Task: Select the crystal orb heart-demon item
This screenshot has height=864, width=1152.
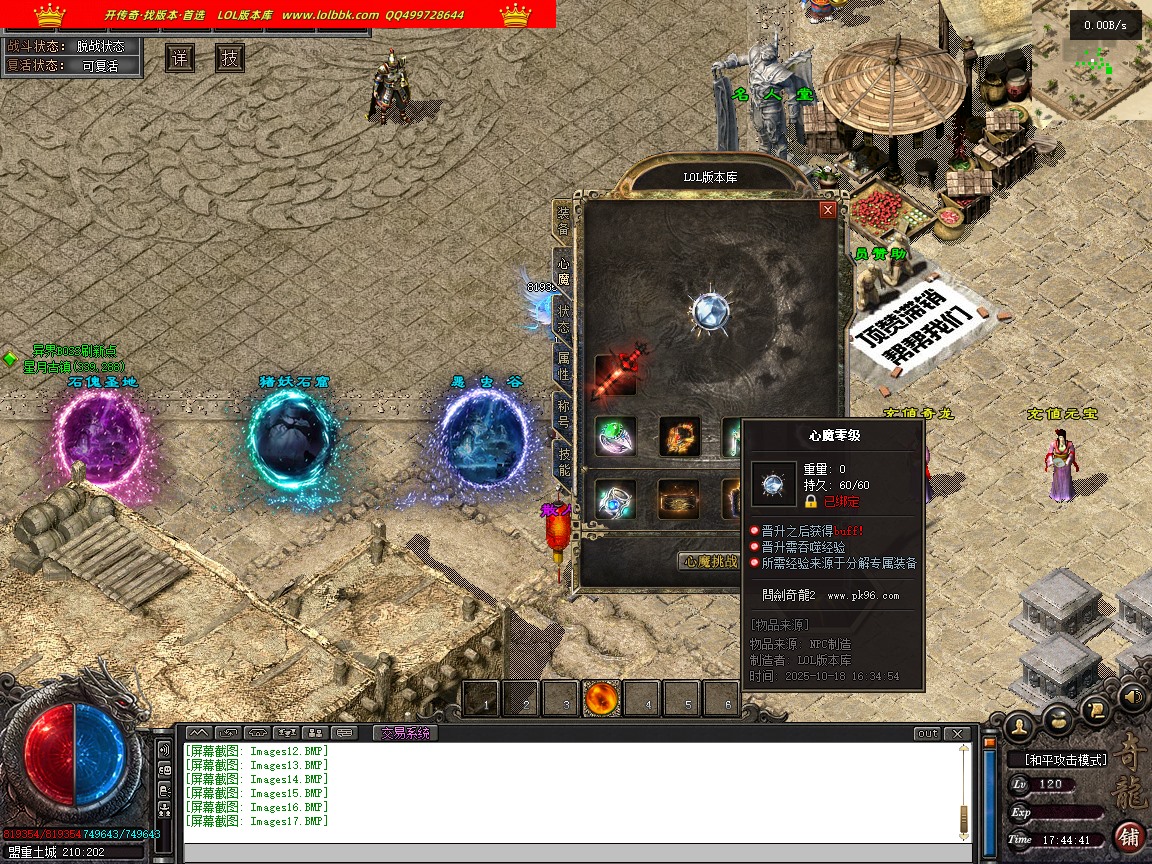Action: (709, 310)
